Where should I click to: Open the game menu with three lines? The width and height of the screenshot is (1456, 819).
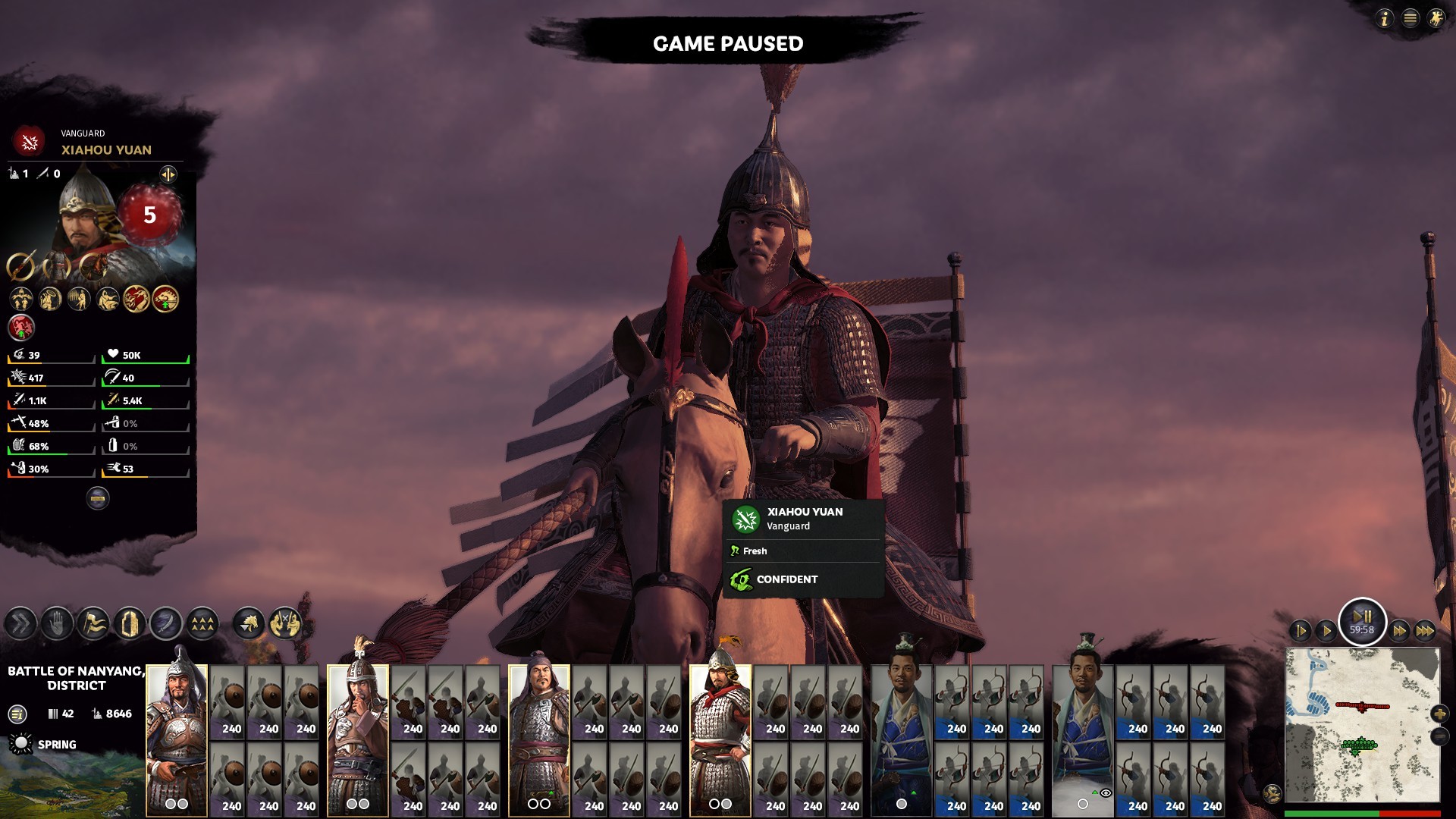click(x=1410, y=18)
